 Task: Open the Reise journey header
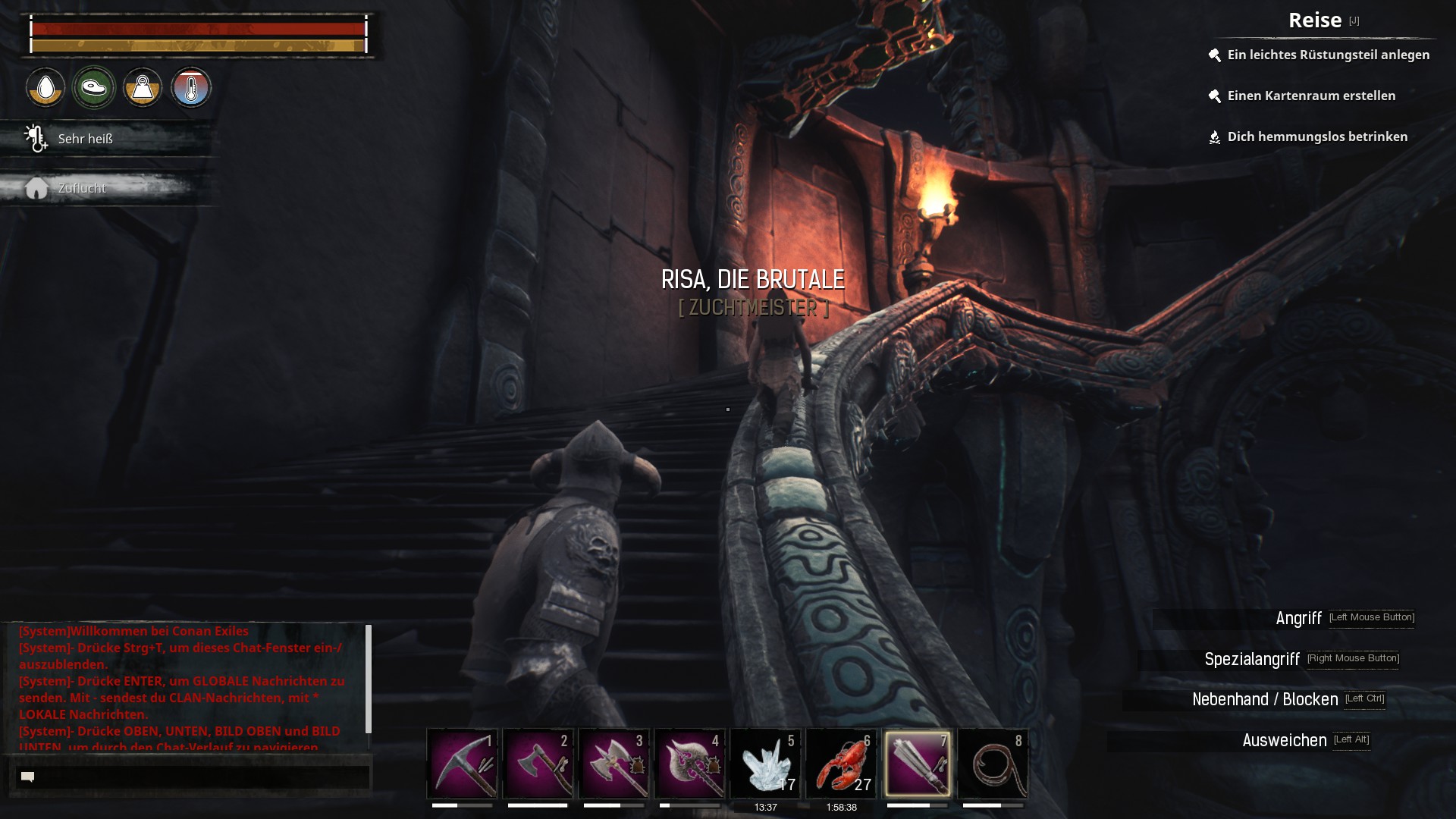1315,20
